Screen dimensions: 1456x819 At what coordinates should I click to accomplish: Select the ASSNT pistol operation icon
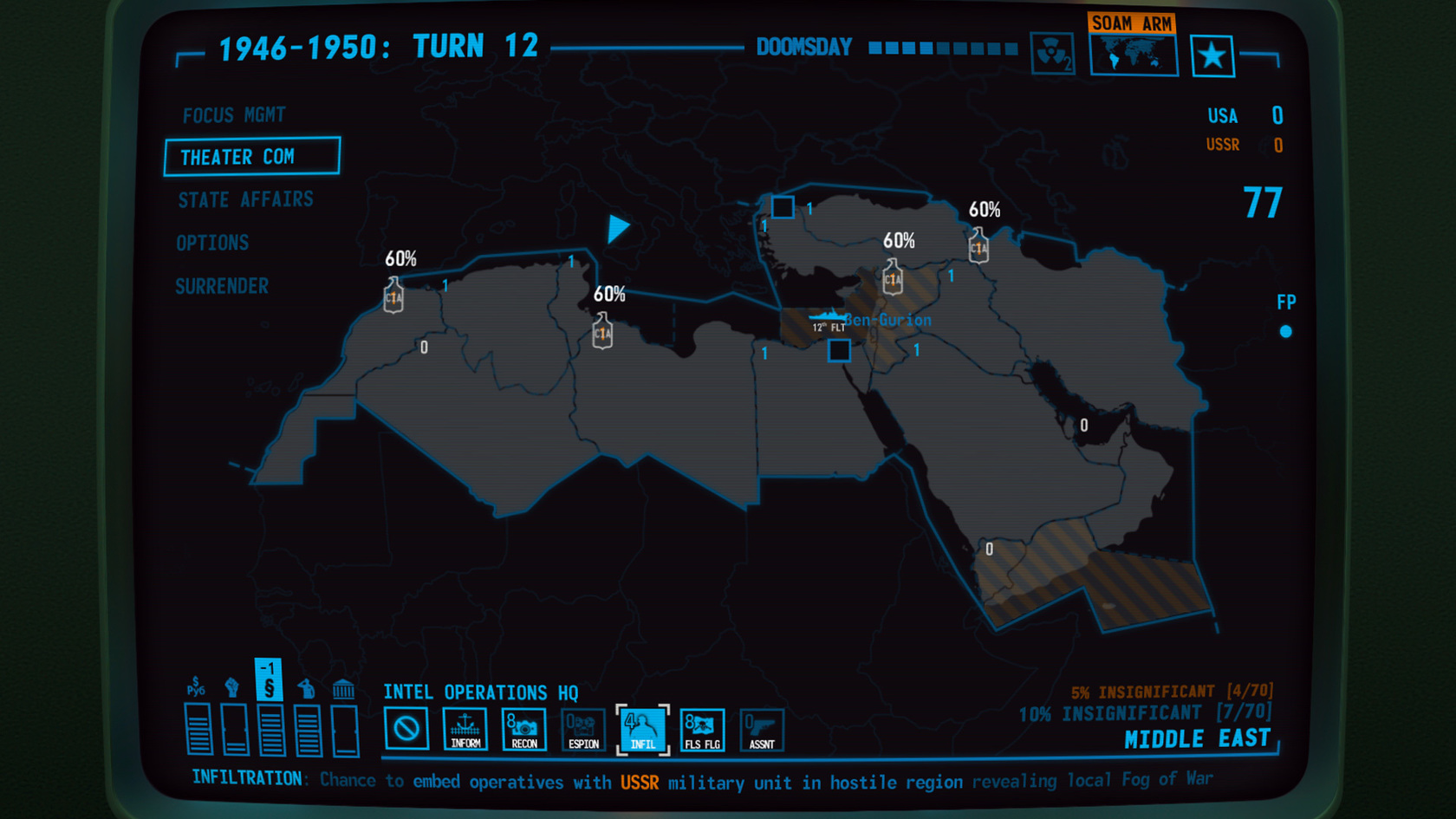pos(761,729)
